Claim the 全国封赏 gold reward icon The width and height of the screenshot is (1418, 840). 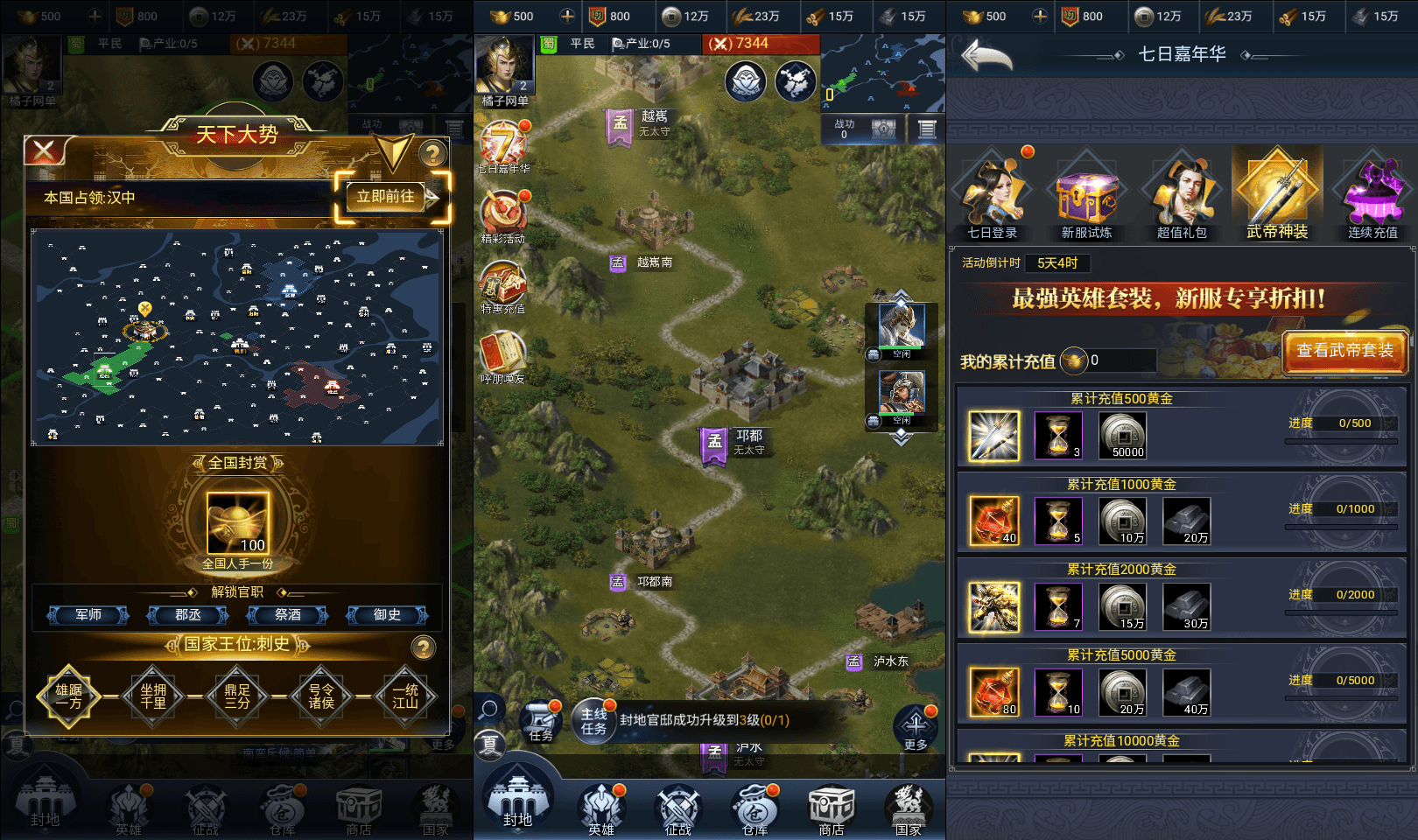tap(238, 523)
